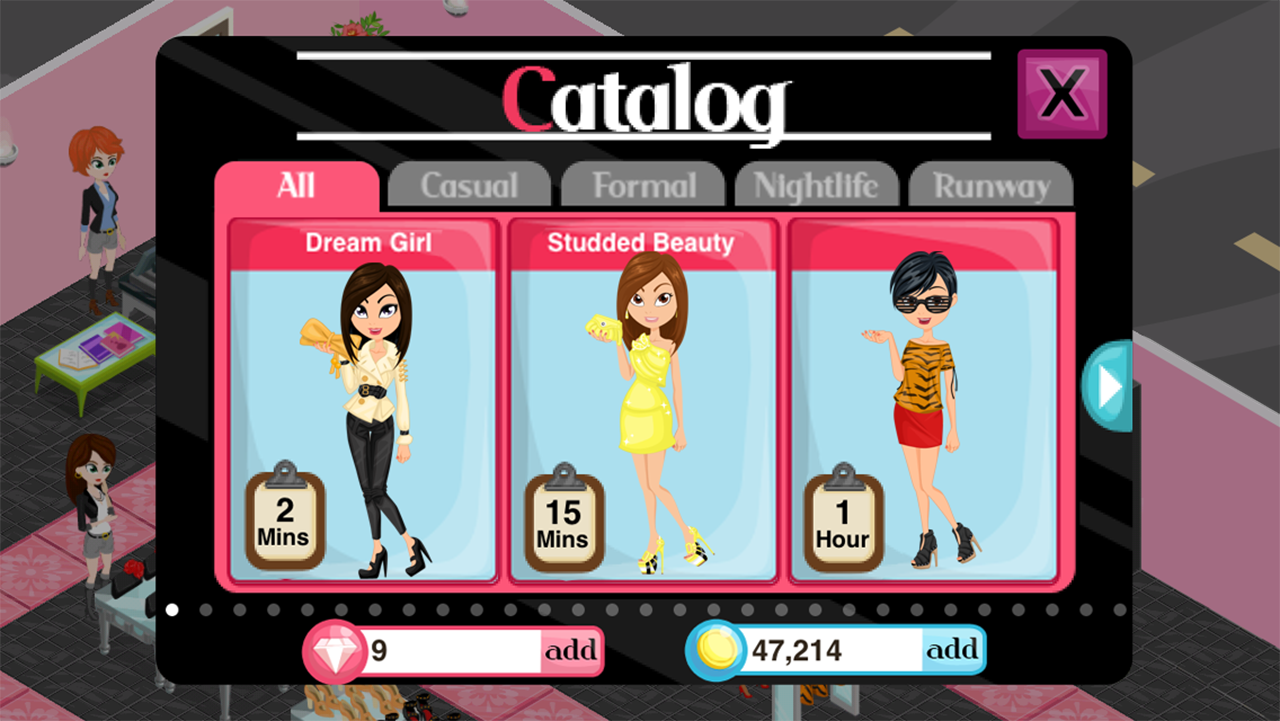Show the Formal category tab
Screen dimensions: 1280x721
click(643, 186)
